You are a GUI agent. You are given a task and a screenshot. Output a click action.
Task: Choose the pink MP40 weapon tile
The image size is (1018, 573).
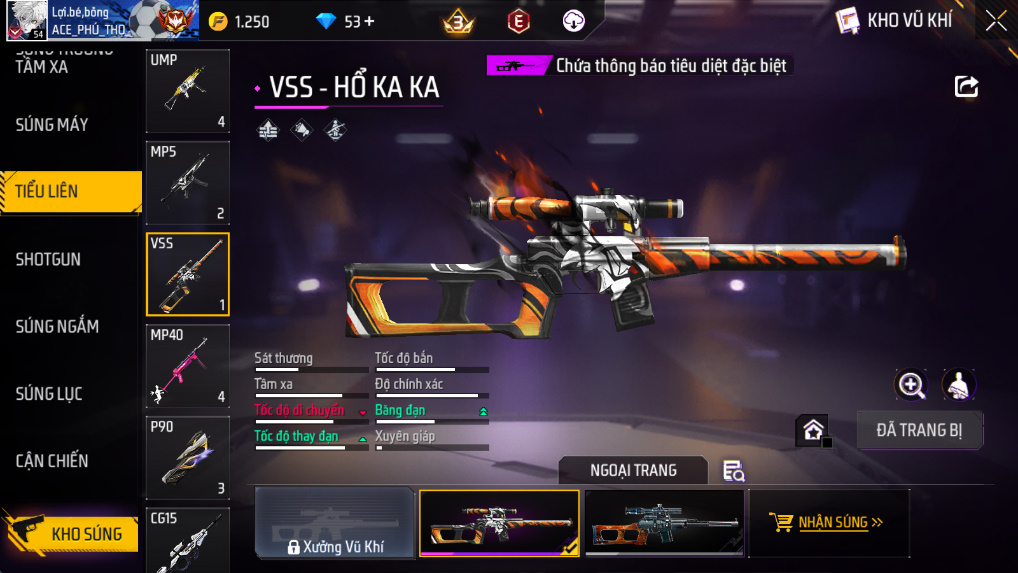pos(188,366)
